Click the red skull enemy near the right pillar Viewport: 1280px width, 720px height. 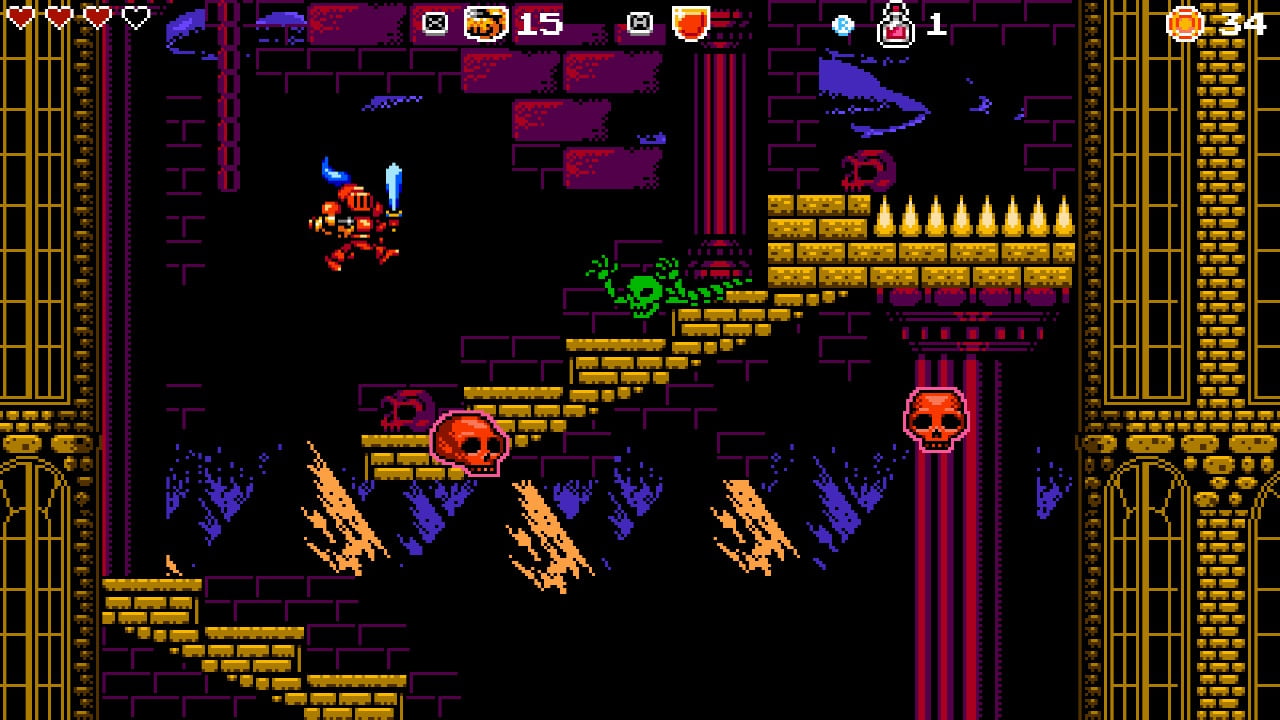tap(938, 421)
